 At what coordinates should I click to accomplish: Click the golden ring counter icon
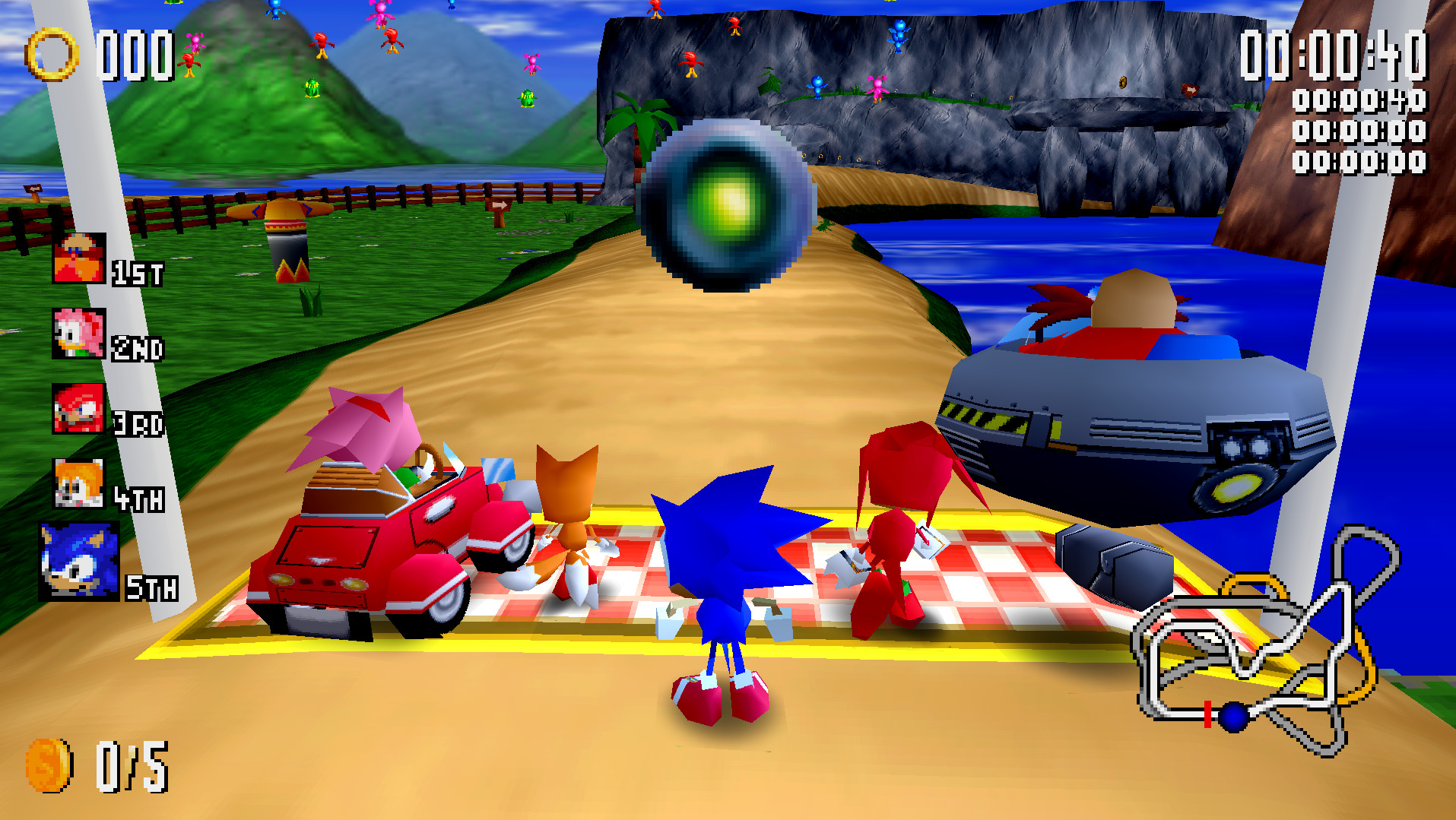click(x=52, y=55)
